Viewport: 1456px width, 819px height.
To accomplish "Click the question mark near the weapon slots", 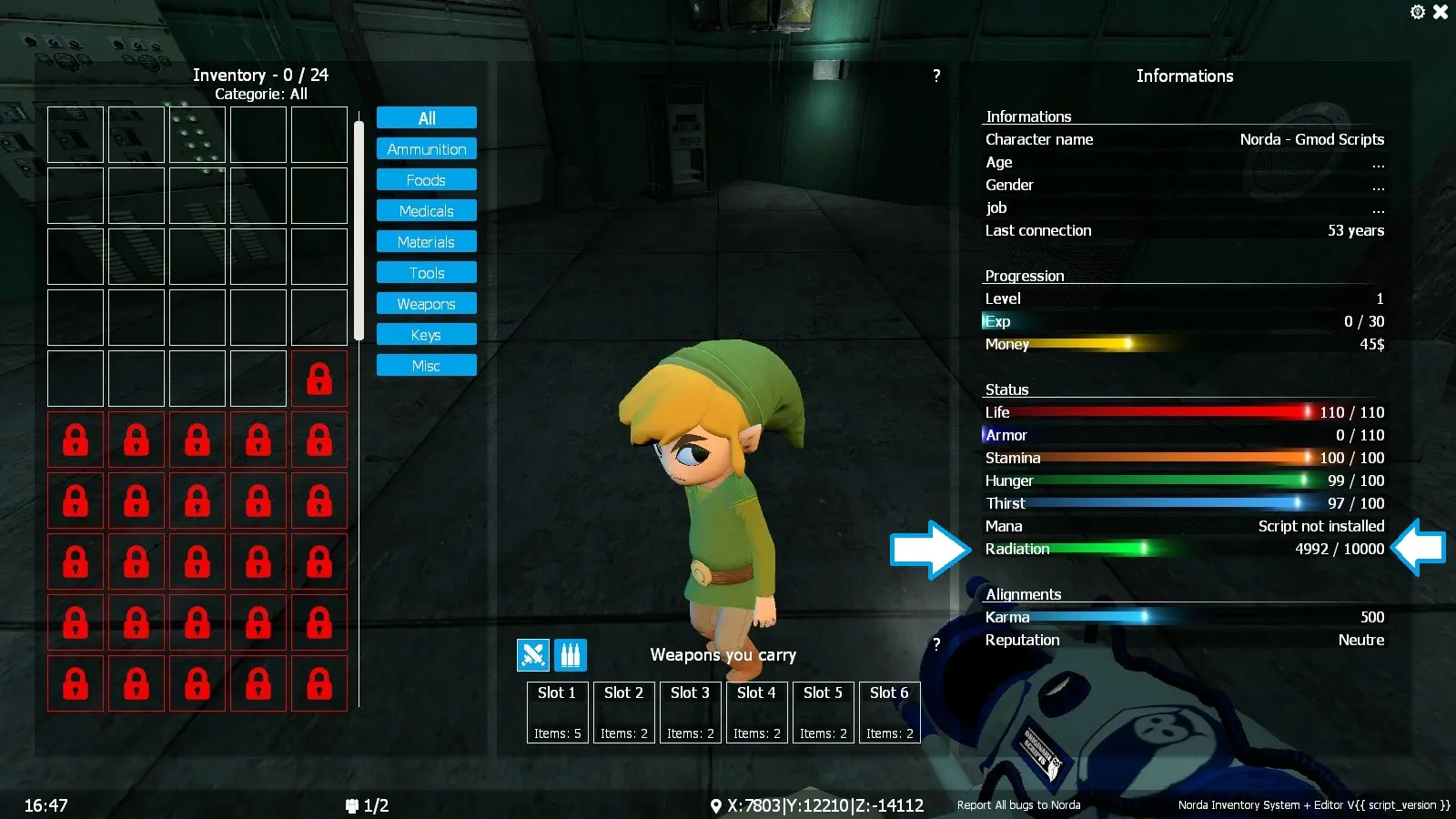I will coord(936,643).
